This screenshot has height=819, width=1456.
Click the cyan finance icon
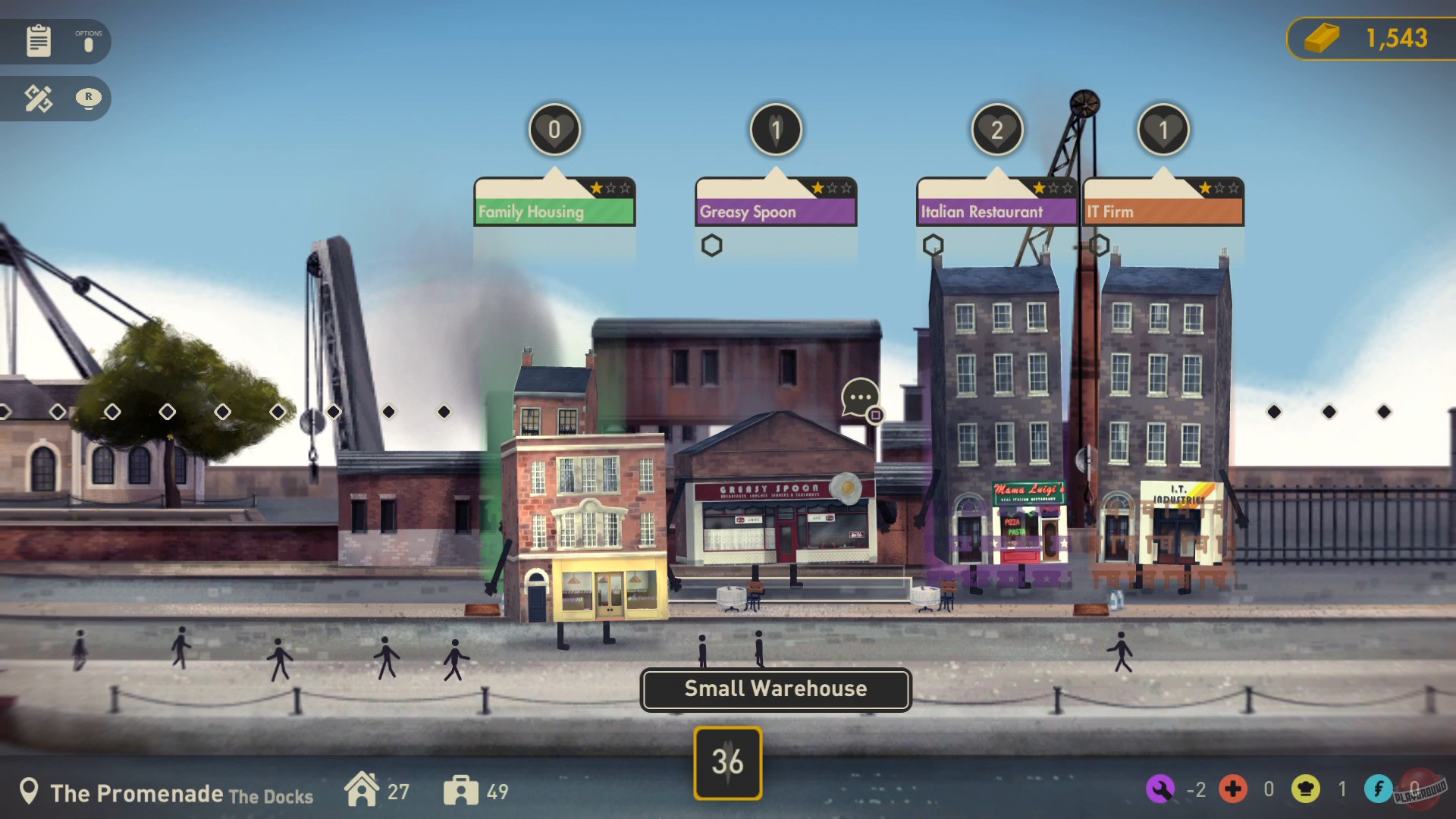pos(1378,789)
